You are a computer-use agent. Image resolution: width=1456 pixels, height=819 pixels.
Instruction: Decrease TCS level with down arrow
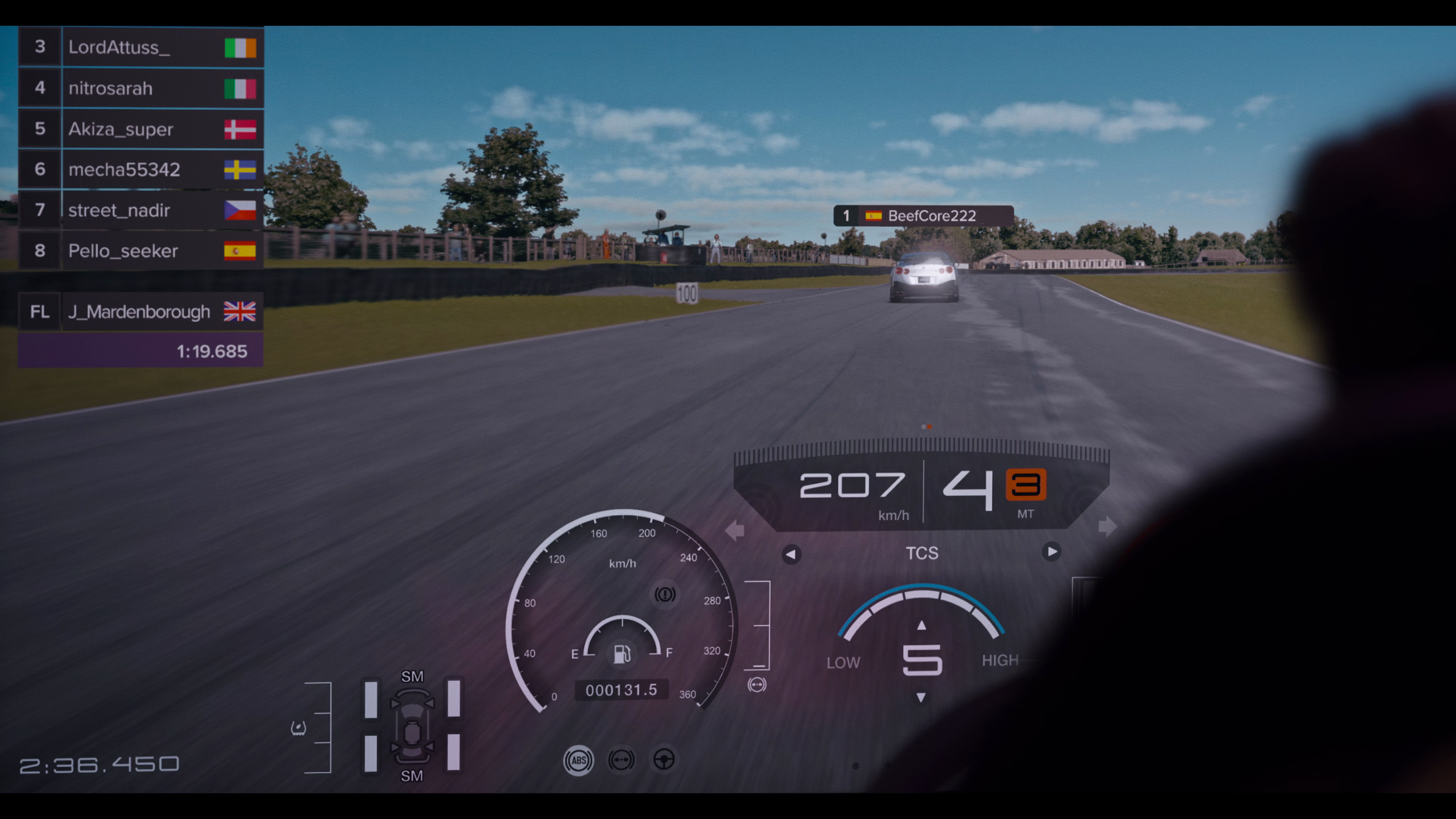(x=921, y=698)
